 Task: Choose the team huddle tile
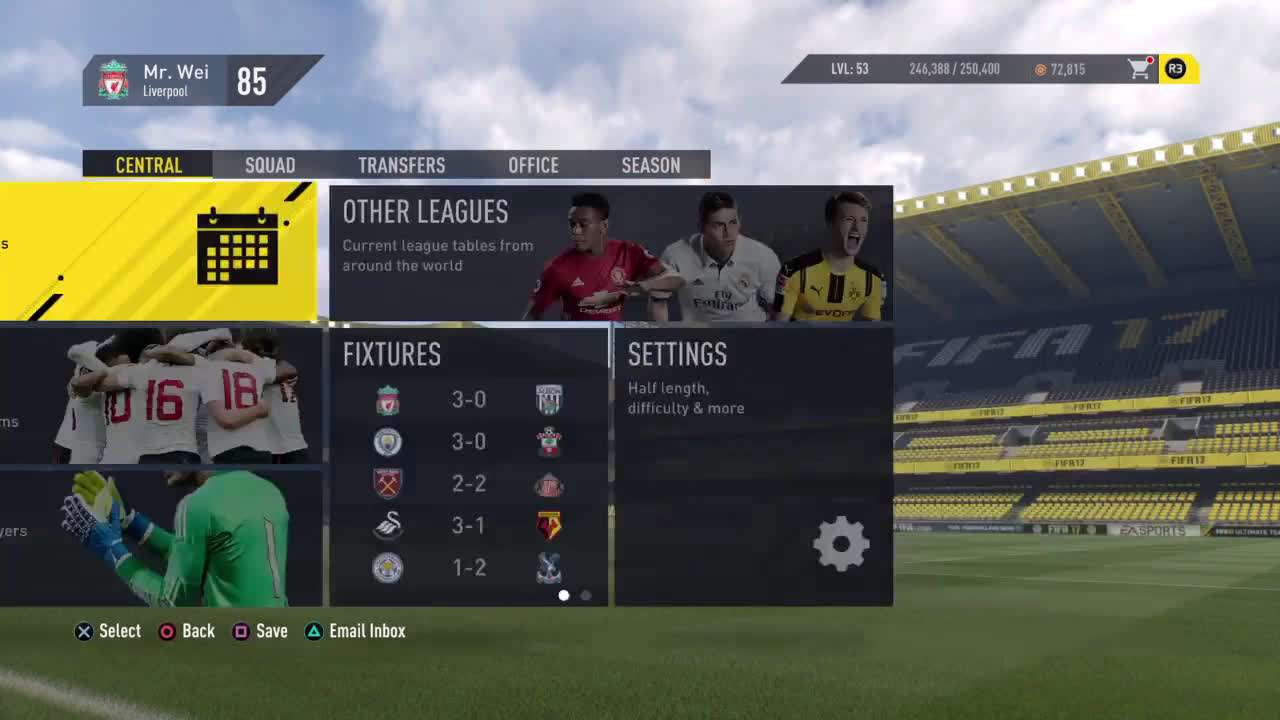[x=160, y=396]
